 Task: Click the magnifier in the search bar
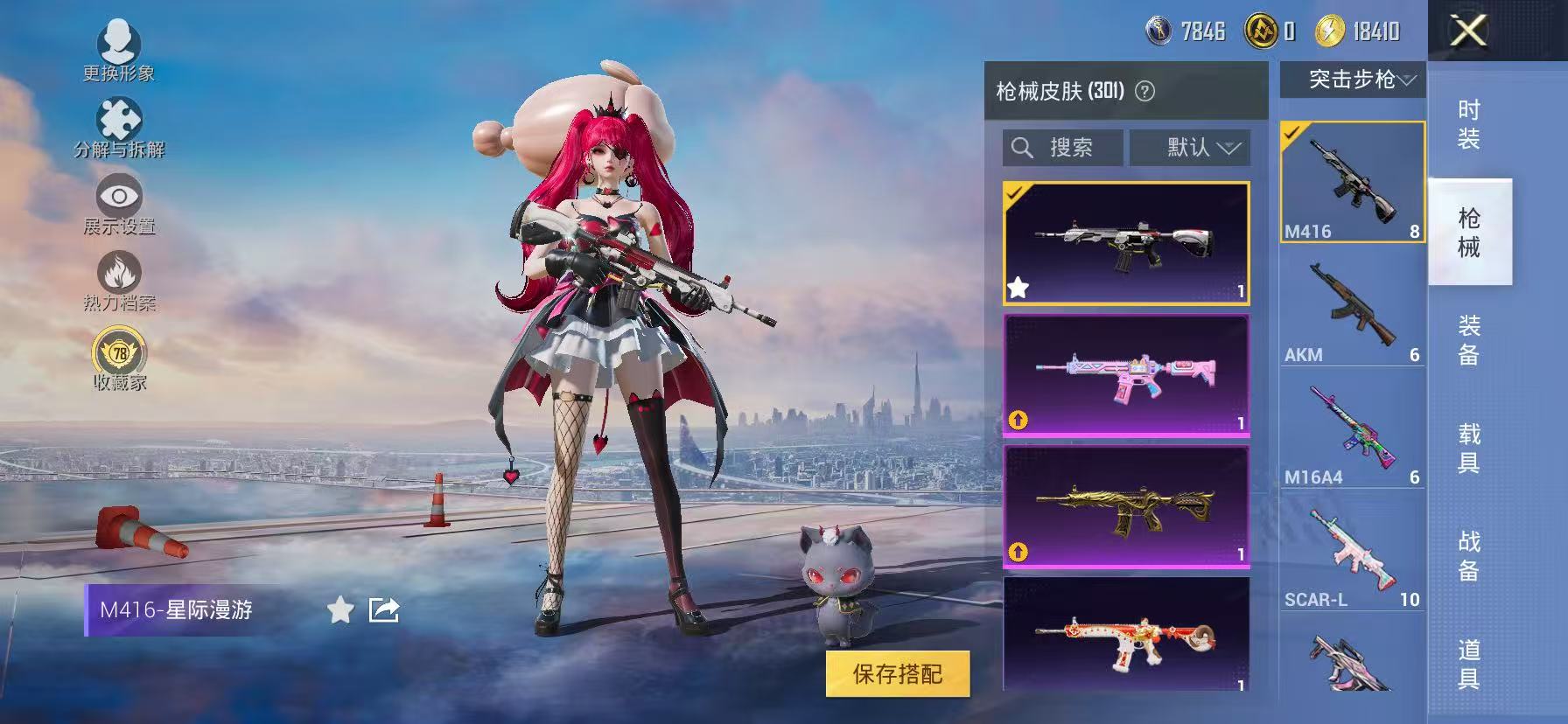click(x=1021, y=147)
